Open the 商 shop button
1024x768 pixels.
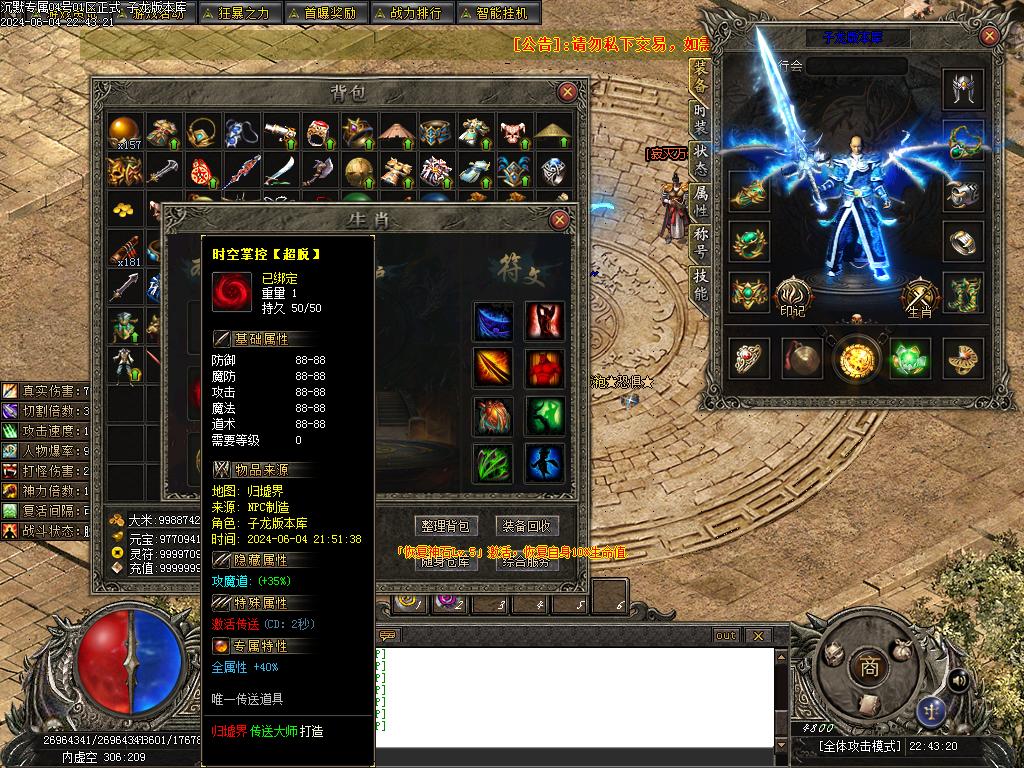(869, 669)
